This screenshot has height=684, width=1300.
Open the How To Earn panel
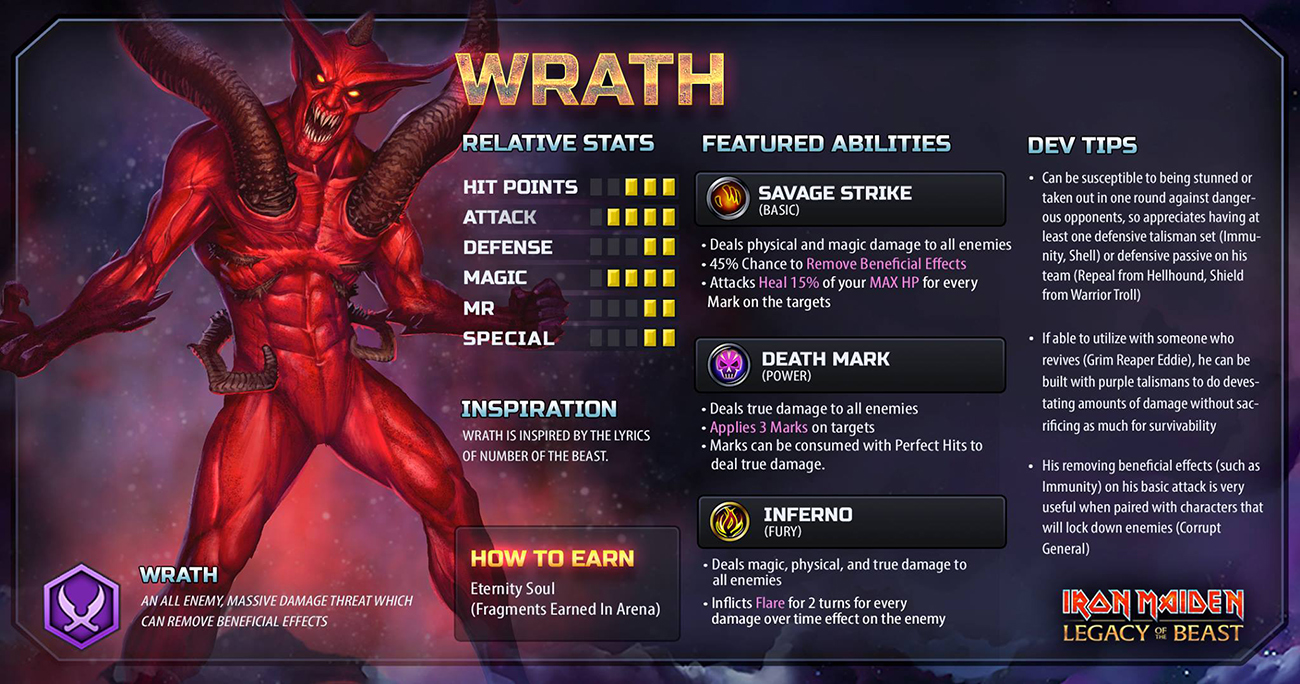tap(567, 583)
